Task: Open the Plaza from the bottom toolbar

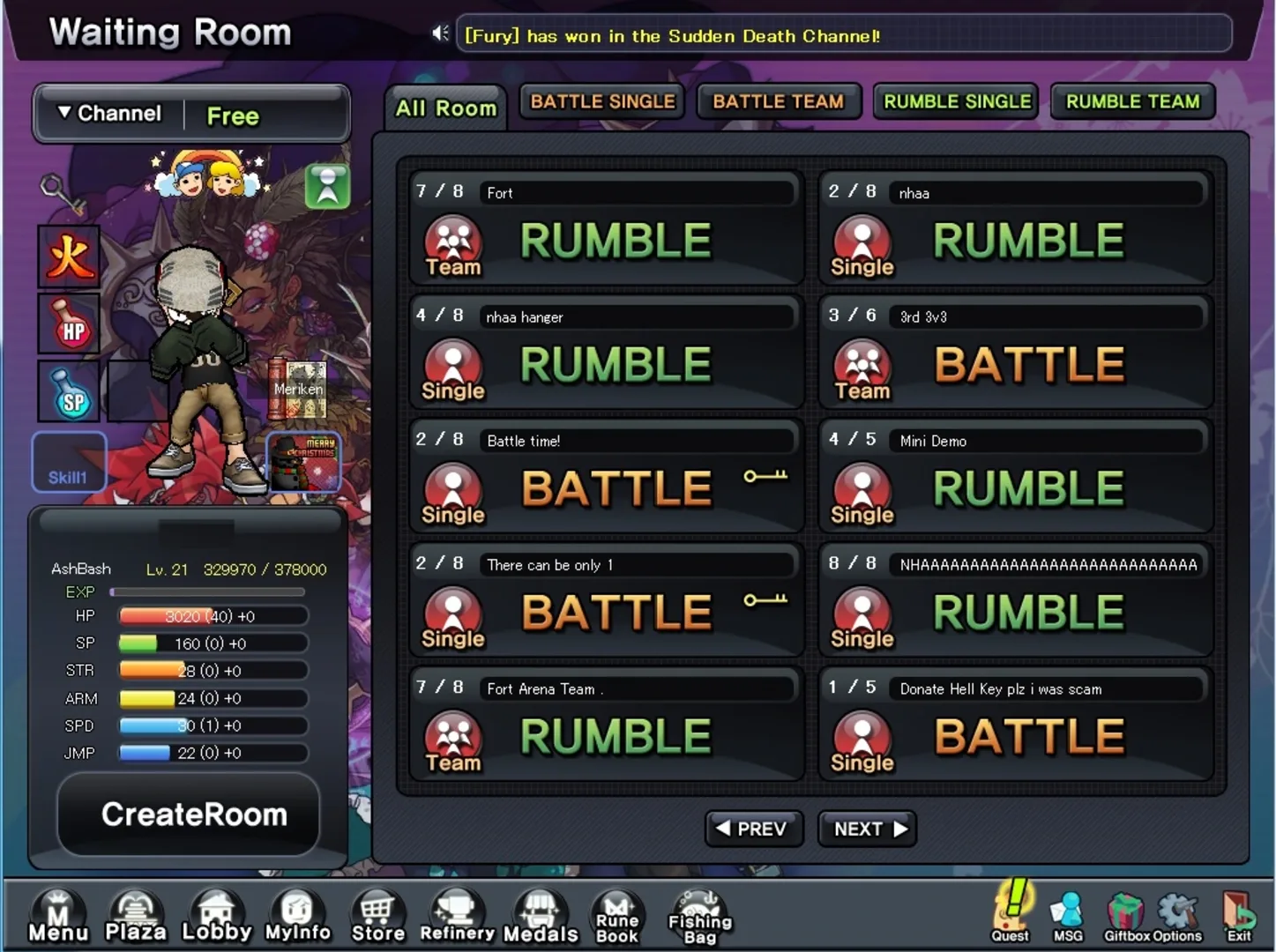Action: 134,917
